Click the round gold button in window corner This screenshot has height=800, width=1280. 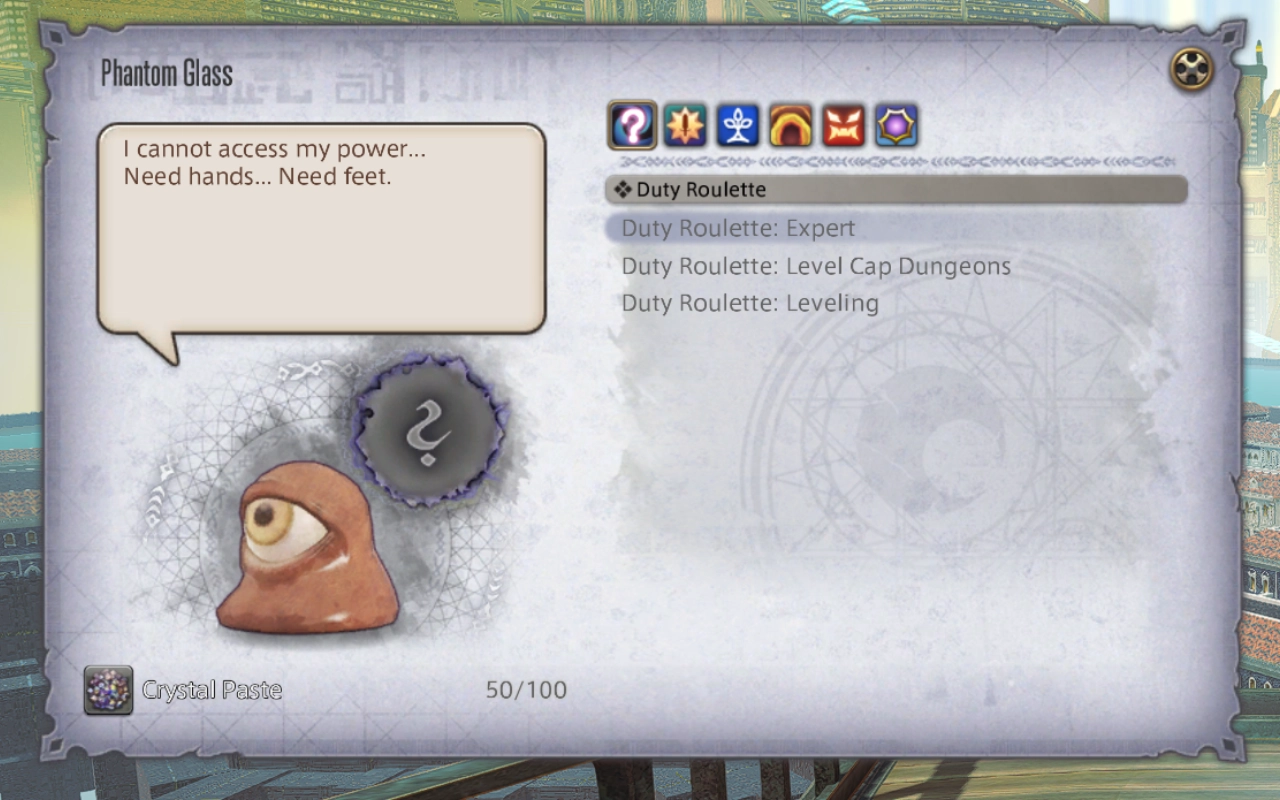coord(1191,69)
